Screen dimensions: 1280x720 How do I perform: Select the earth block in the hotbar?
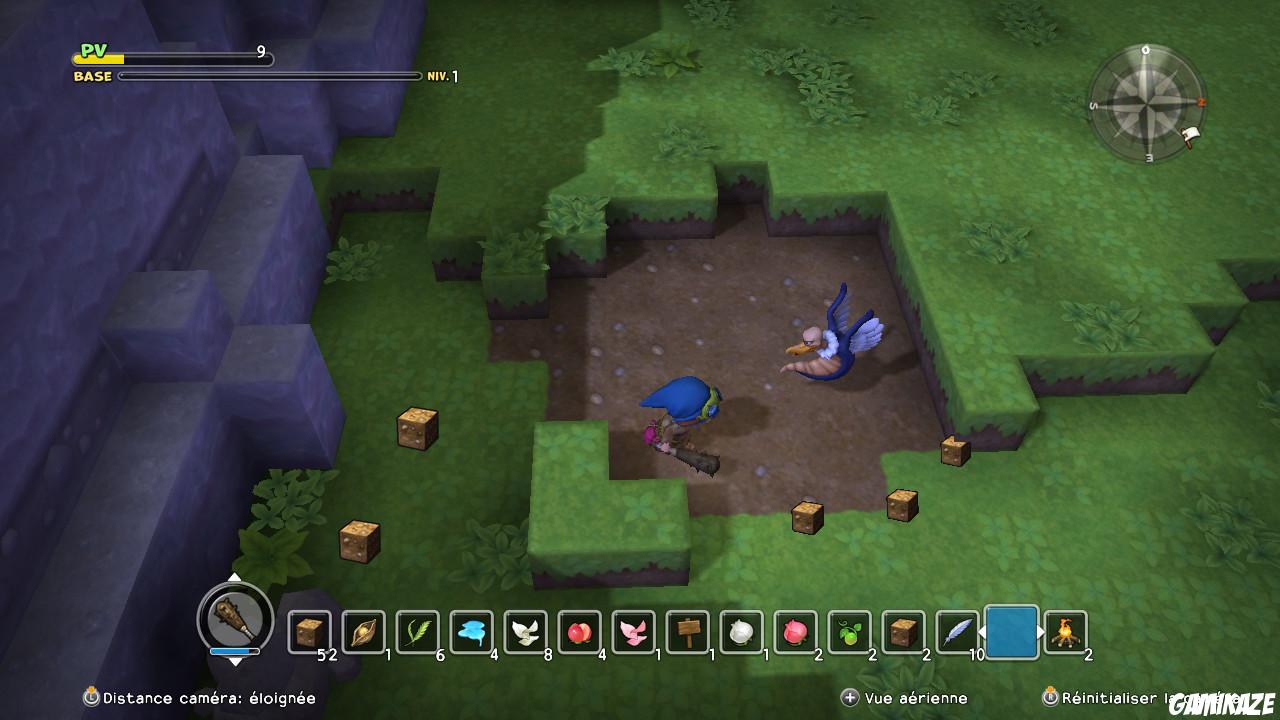pos(310,630)
